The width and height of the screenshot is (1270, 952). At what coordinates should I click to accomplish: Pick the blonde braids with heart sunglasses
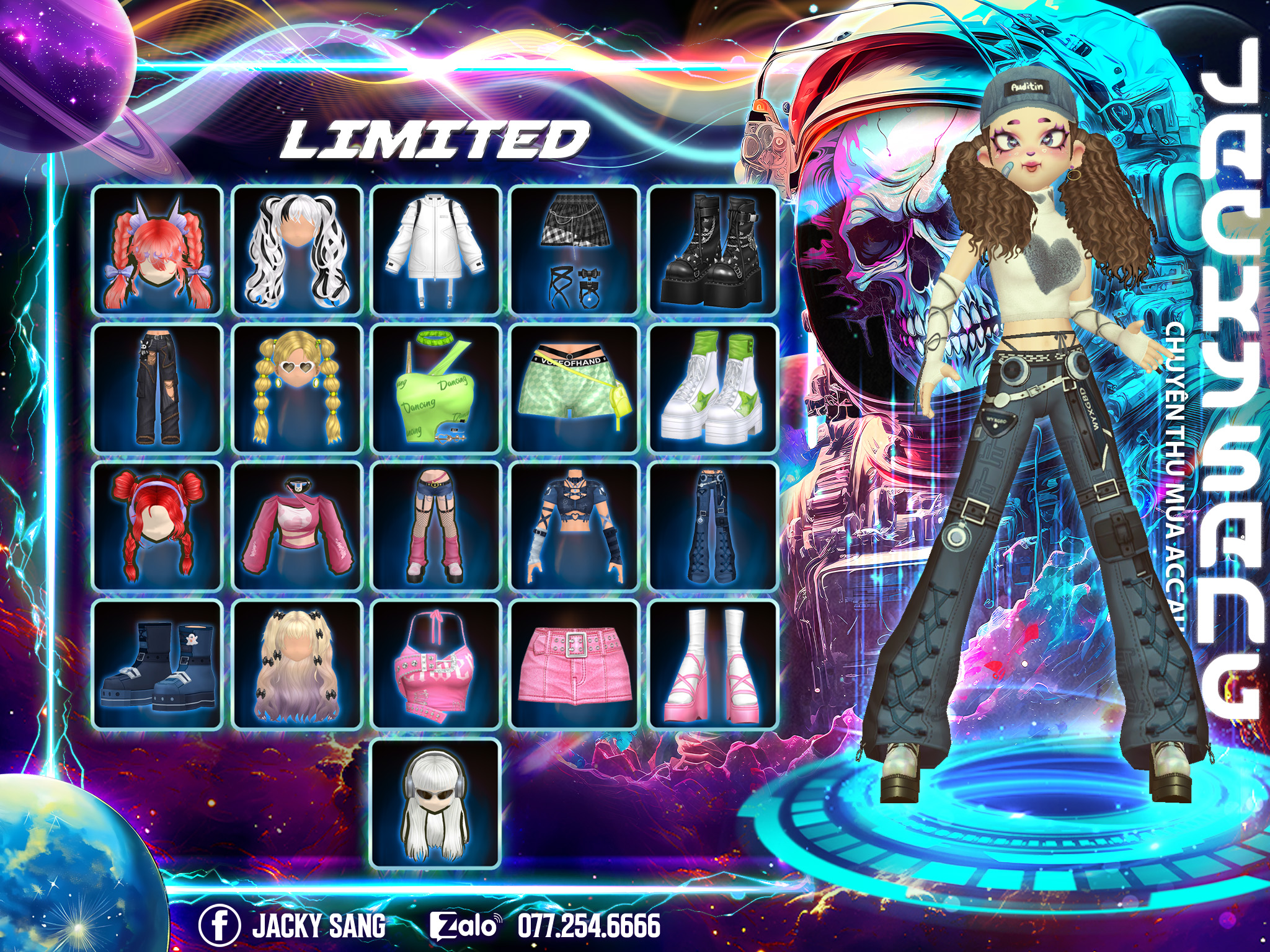(x=296, y=388)
